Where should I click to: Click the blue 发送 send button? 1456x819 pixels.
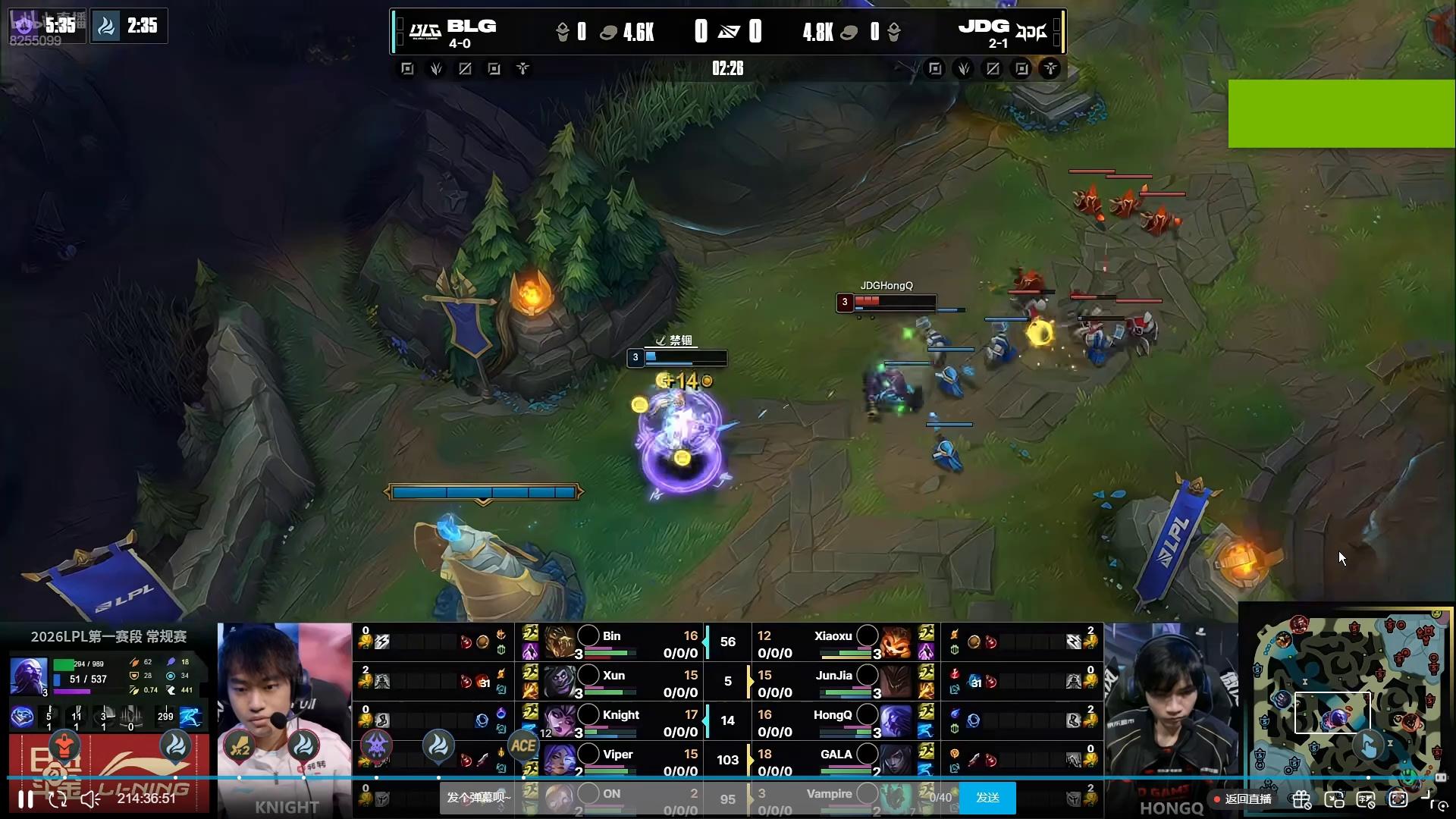[987, 798]
